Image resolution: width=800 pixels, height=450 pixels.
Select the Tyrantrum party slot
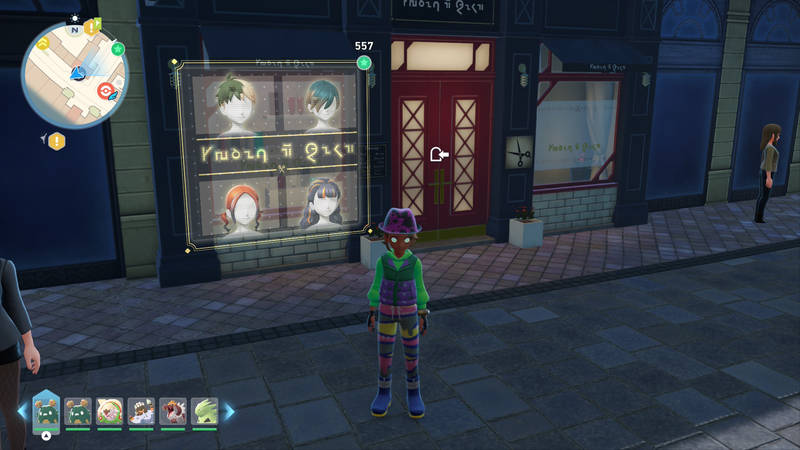click(172, 410)
